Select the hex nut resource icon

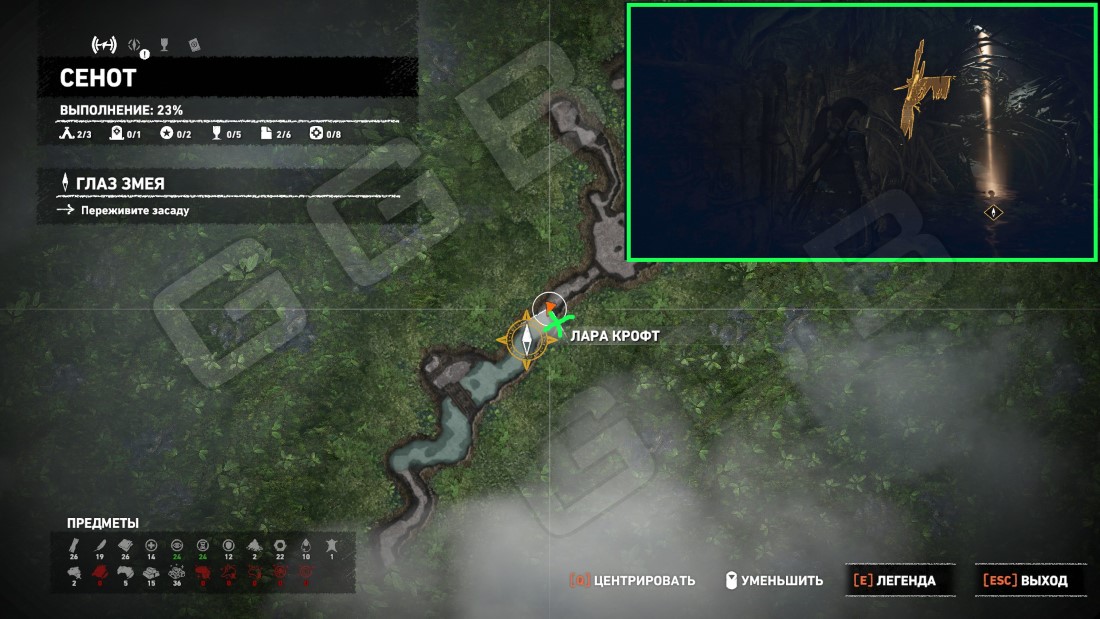point(280,545)
